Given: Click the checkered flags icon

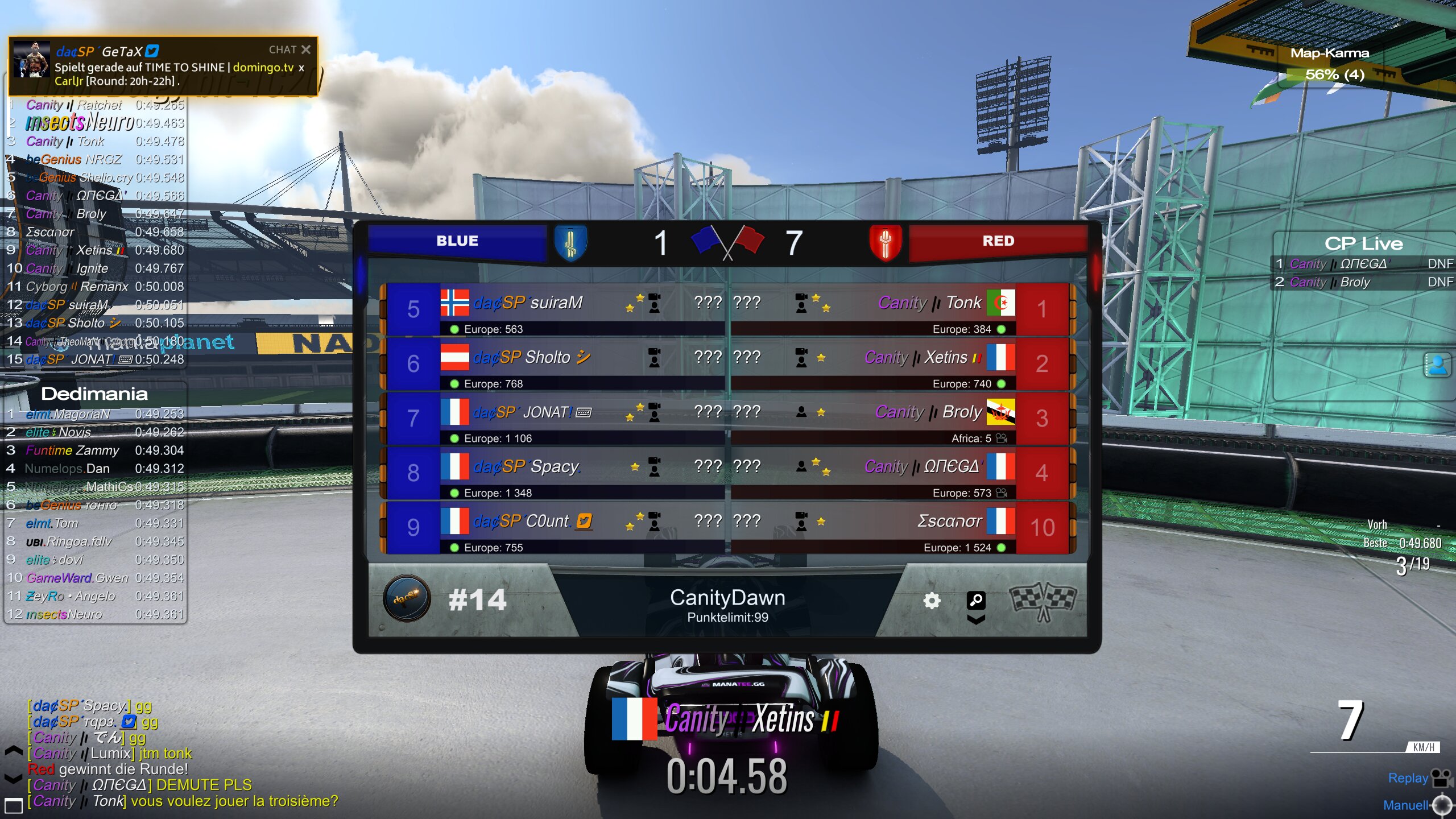Looking at the screenshot, I should click(x=1043, y=601).
